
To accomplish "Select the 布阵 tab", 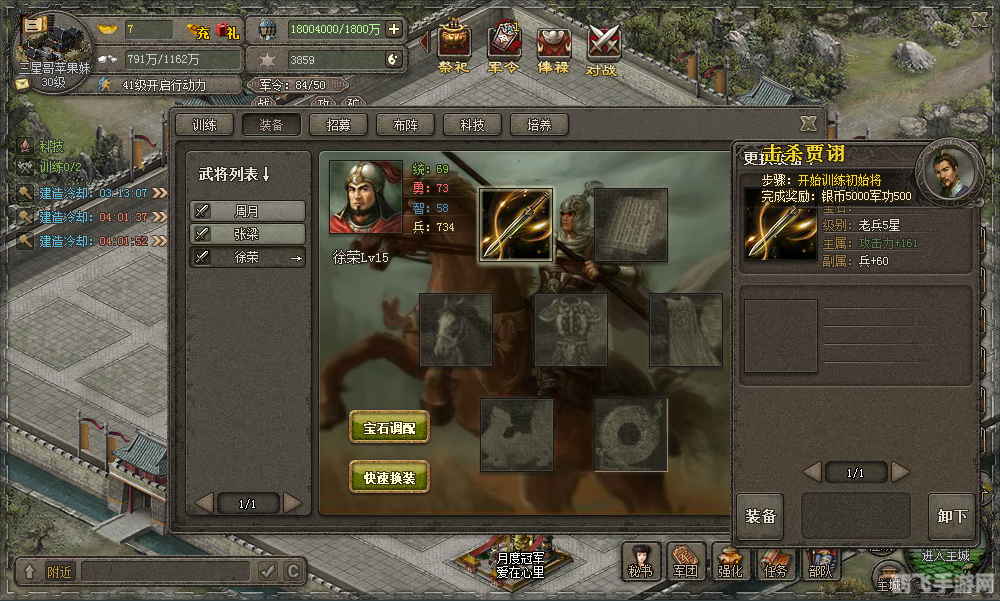I will [x=405, y=125].
